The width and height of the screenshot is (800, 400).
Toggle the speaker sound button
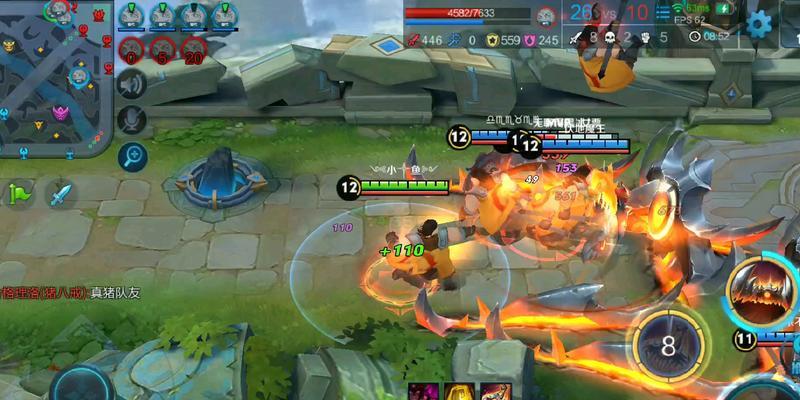tap(131, 85)
